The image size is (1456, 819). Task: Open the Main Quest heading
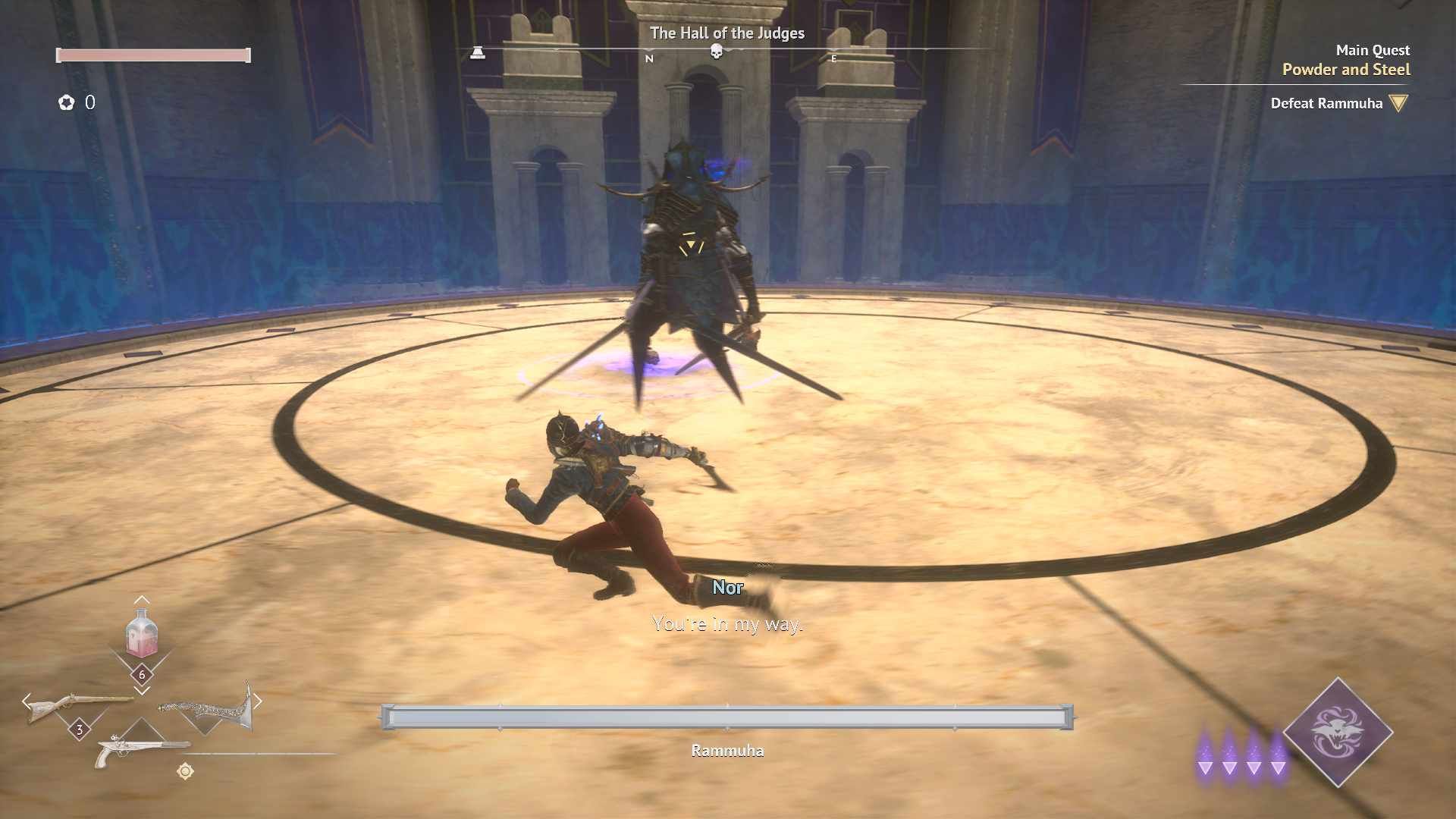[1373, 50]
